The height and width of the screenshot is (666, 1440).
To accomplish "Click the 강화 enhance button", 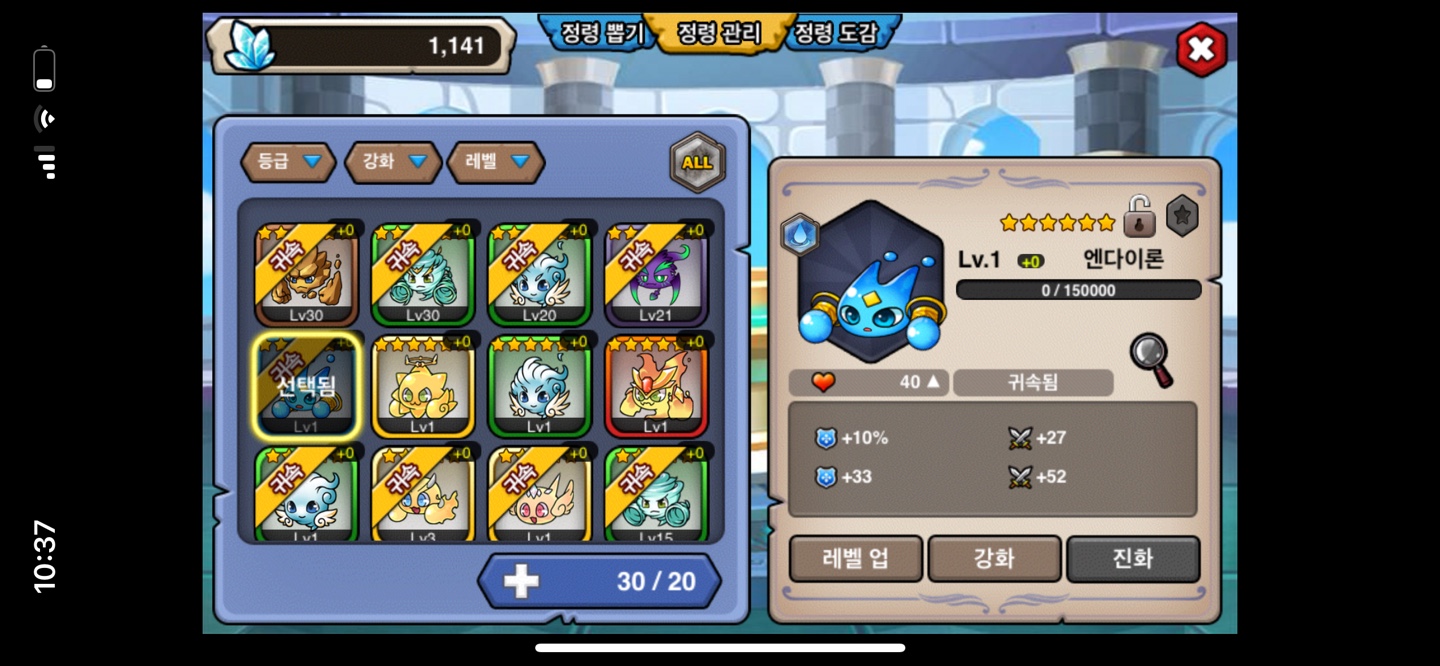I will point(994,558).
